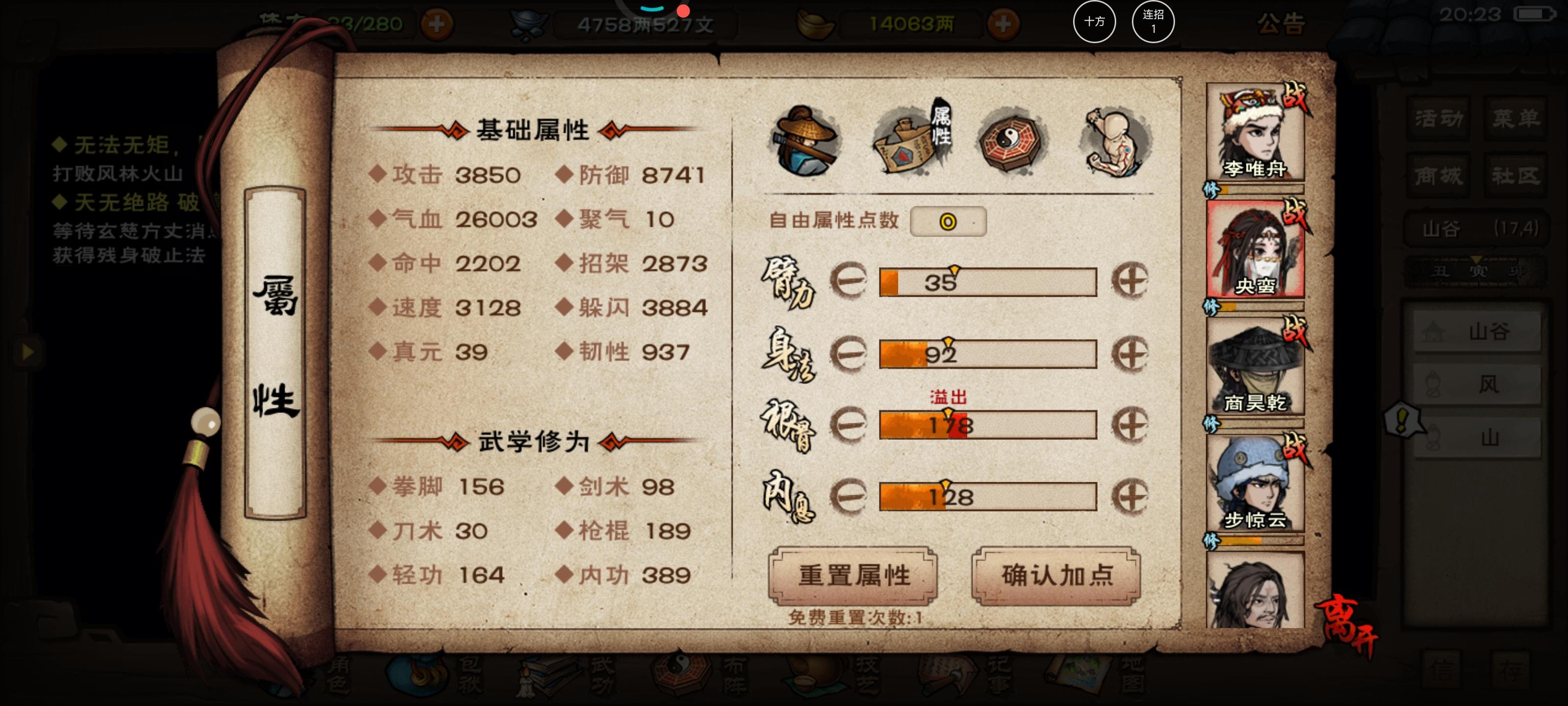This screenshot has height=706, width=1568.
Task: Expand the left edge arrow panel
Action: (x=27, y=352)
